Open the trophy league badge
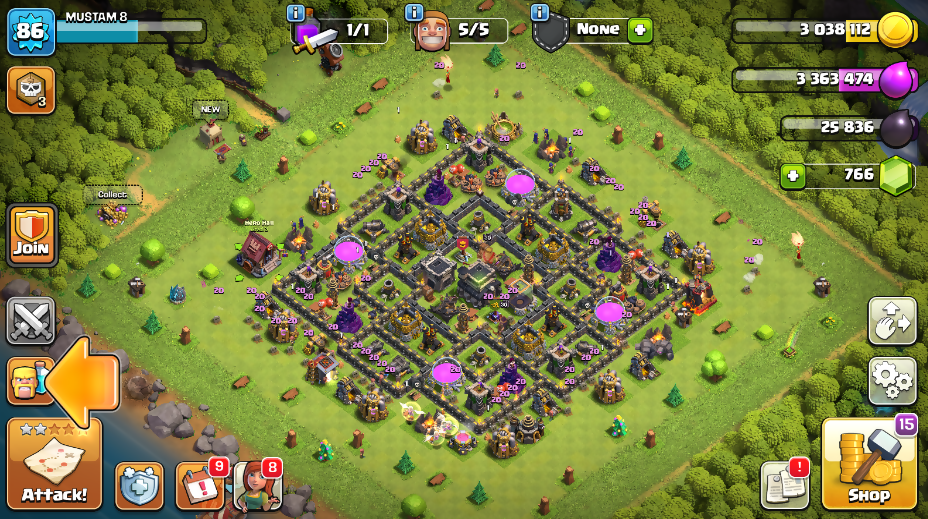 pyautogui.click(x=30, y=90)
